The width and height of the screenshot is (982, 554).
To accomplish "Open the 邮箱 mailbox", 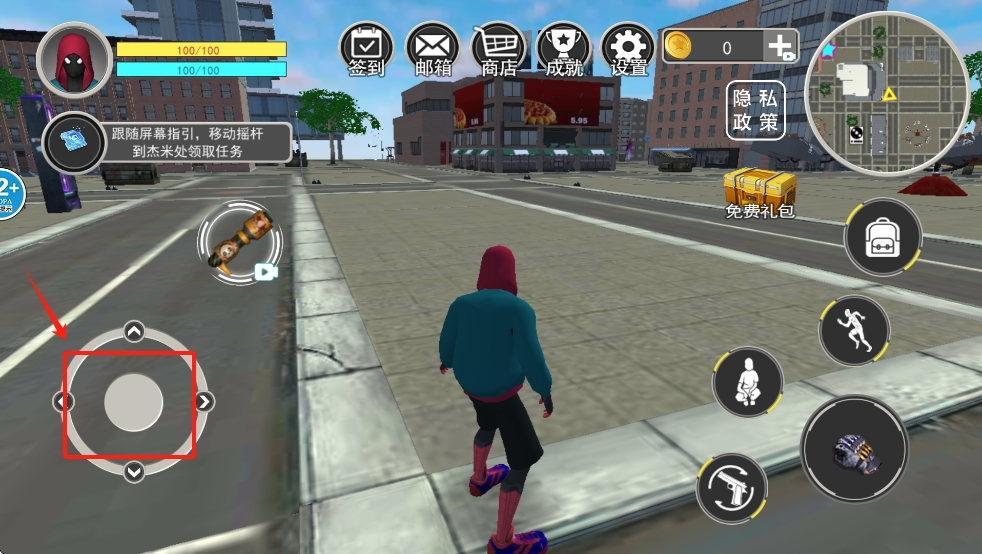I will 432,49.
